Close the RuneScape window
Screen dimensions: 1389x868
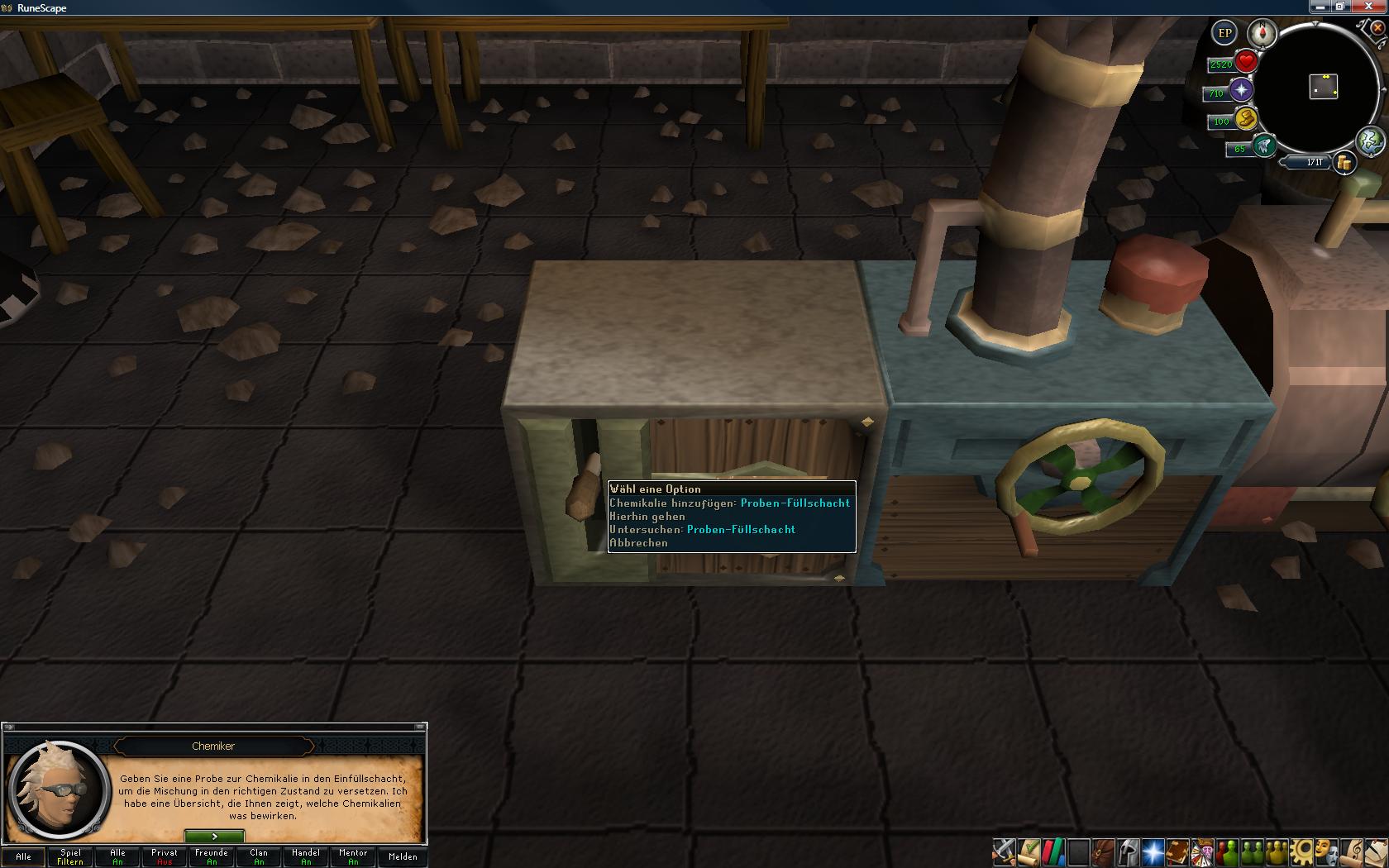tap(1368, 7)
